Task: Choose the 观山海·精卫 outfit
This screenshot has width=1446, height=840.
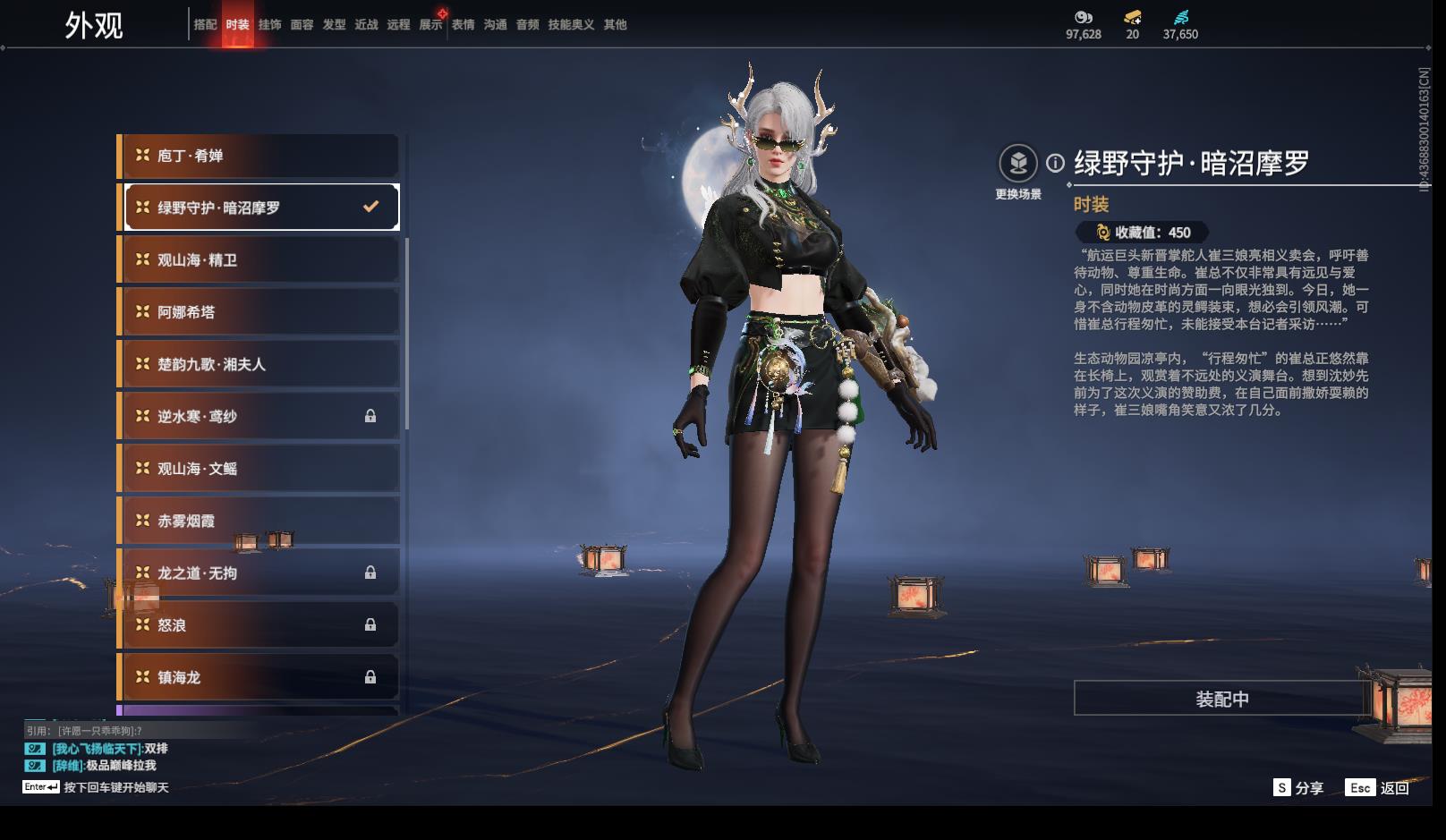Action: click(x=259, y=260)
